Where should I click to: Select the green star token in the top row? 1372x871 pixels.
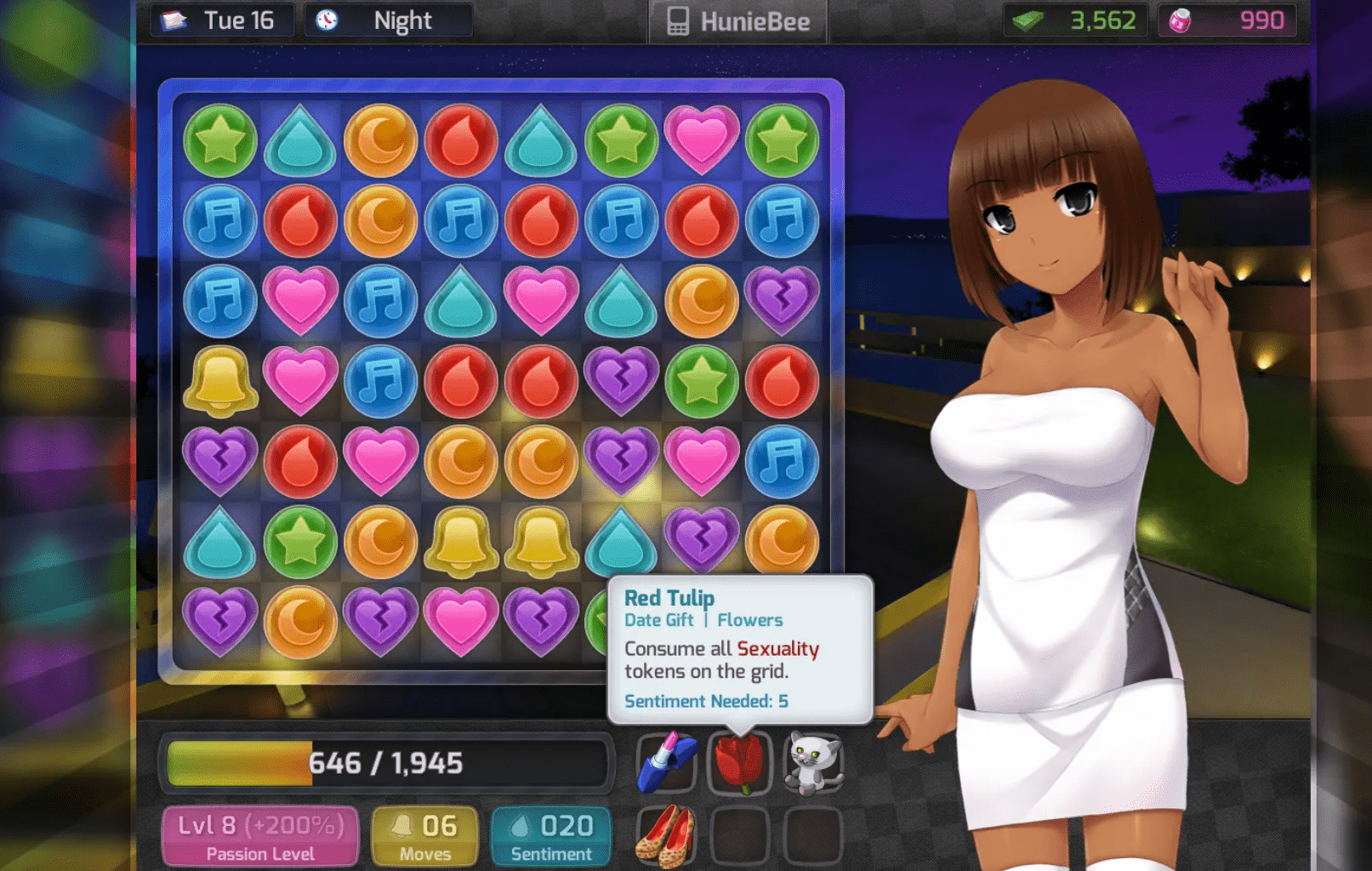click(x=219, y=140)
